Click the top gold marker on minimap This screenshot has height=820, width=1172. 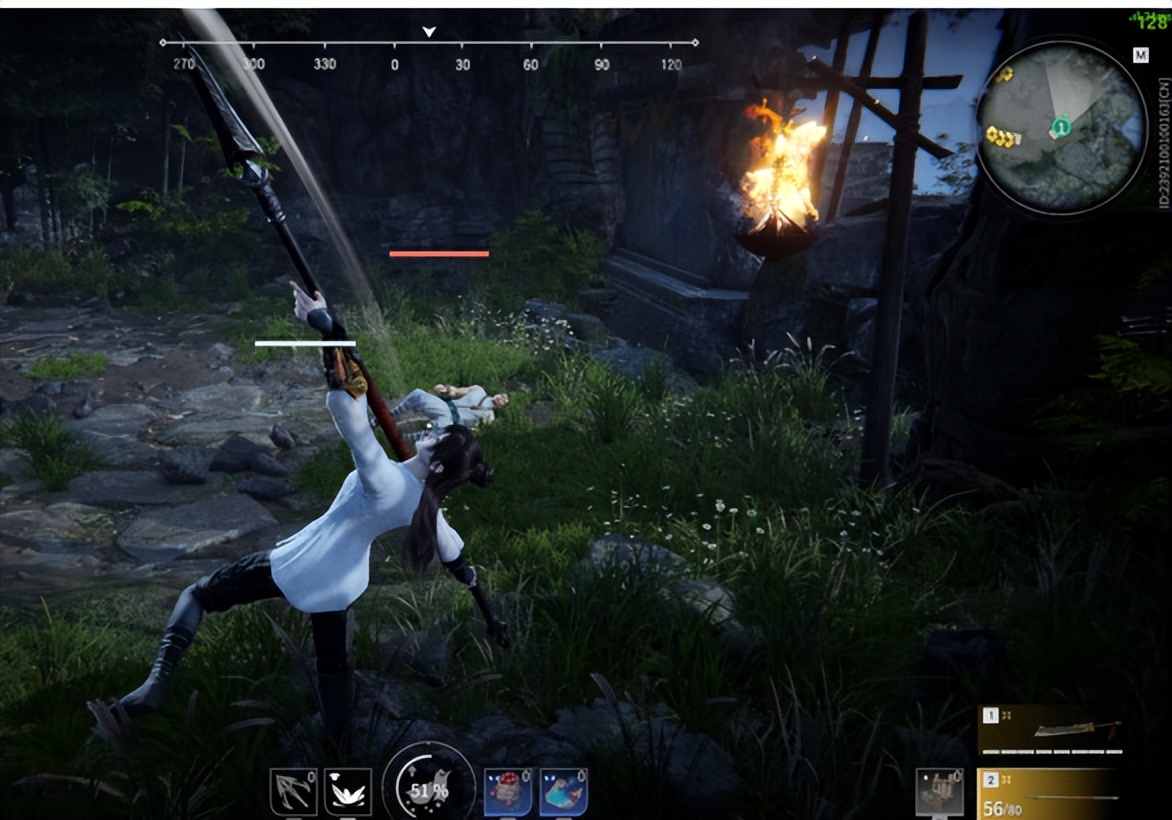pos(1004,73)
